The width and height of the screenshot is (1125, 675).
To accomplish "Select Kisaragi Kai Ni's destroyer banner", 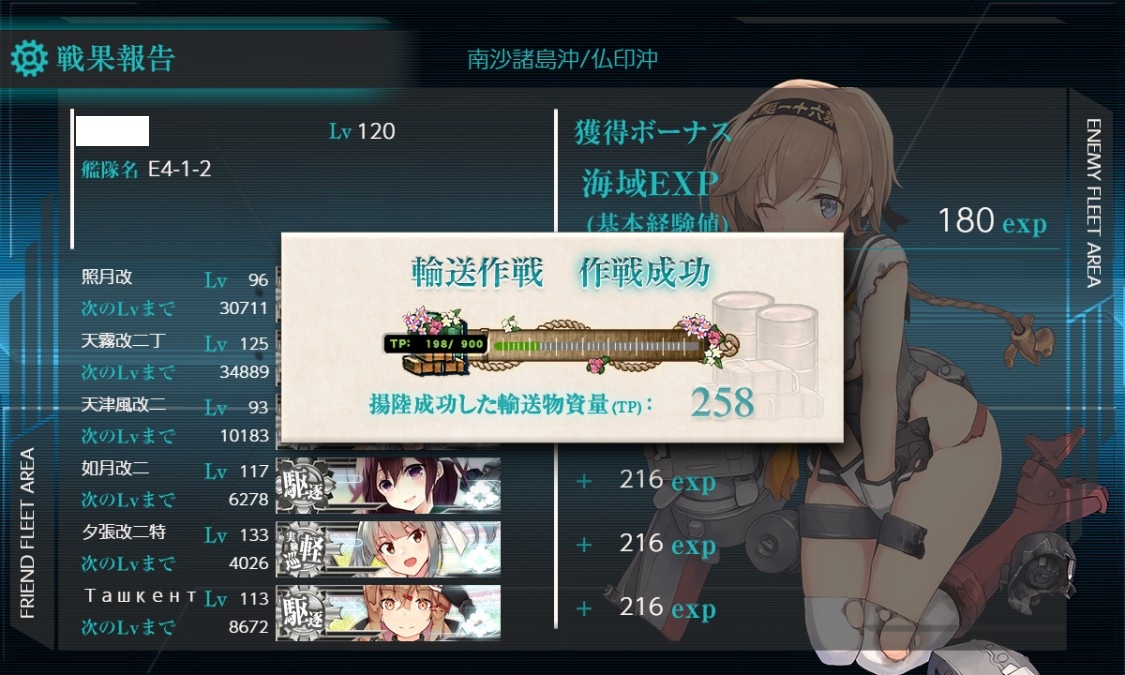I will 388,484.
